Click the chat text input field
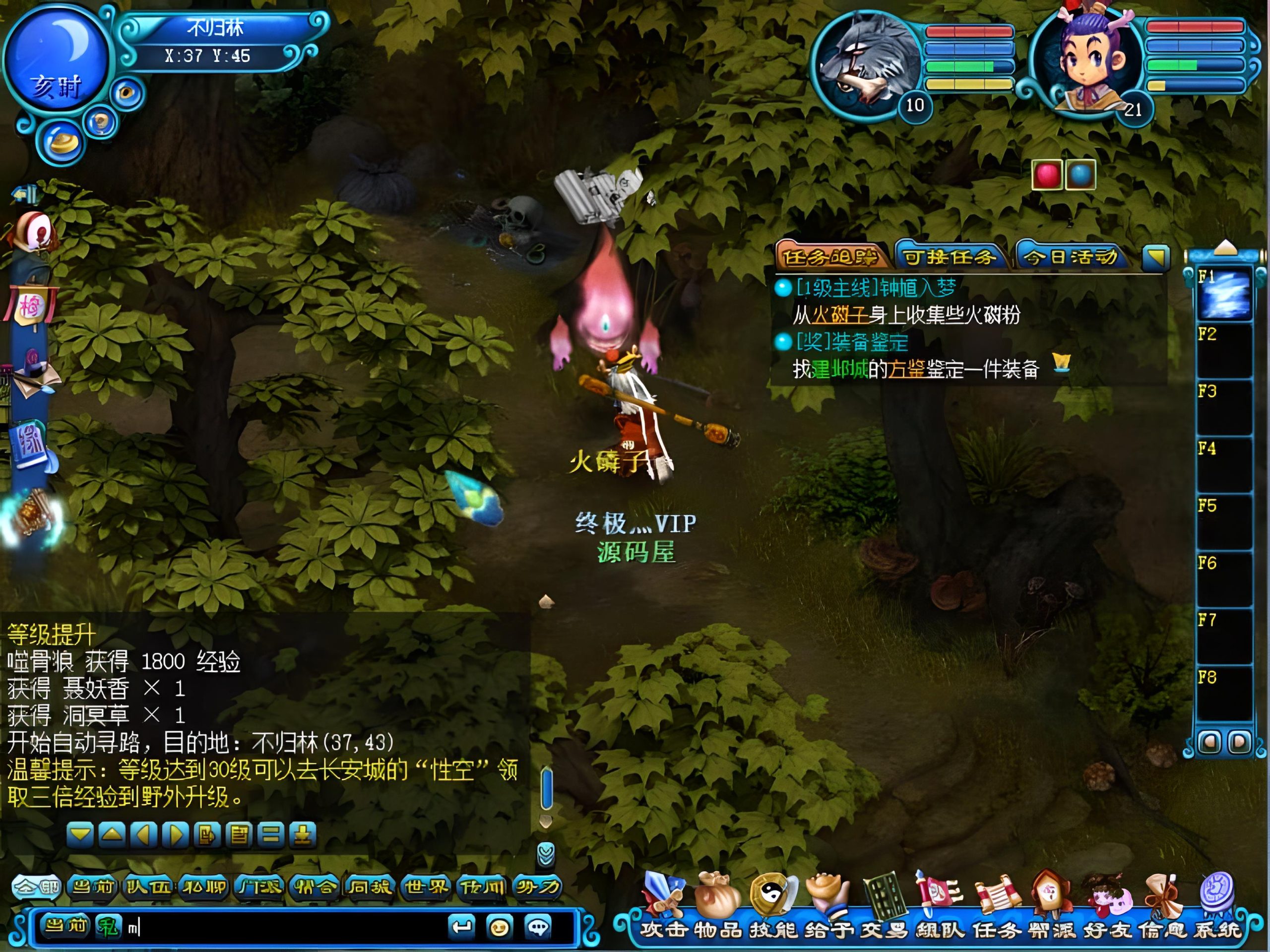This screenshot has width=1270, height=952. tap(287, 927)
